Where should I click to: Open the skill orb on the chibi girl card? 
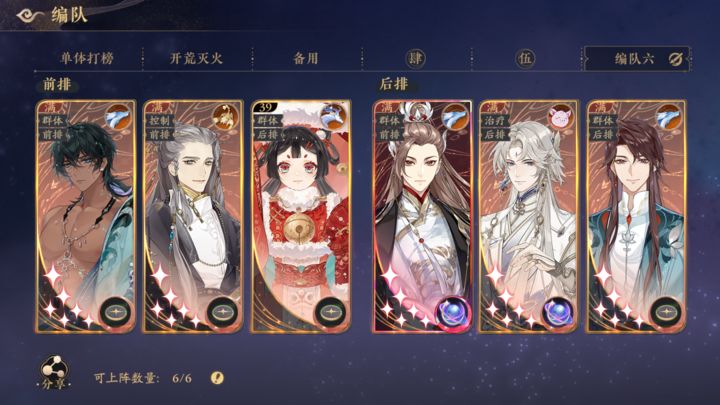point(331,312)
